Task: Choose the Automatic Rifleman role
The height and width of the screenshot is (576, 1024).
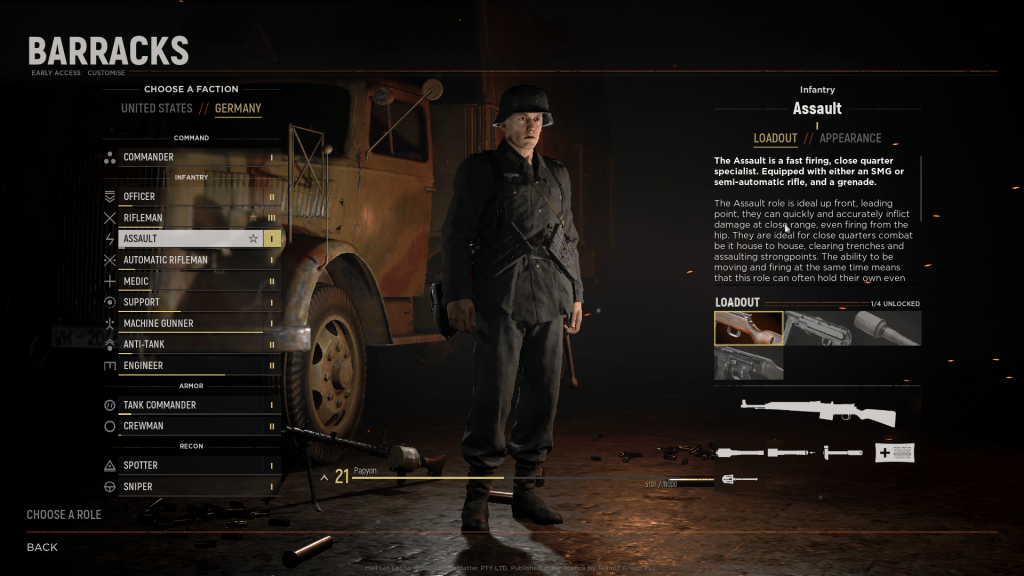Action: [x=190, y=260]
